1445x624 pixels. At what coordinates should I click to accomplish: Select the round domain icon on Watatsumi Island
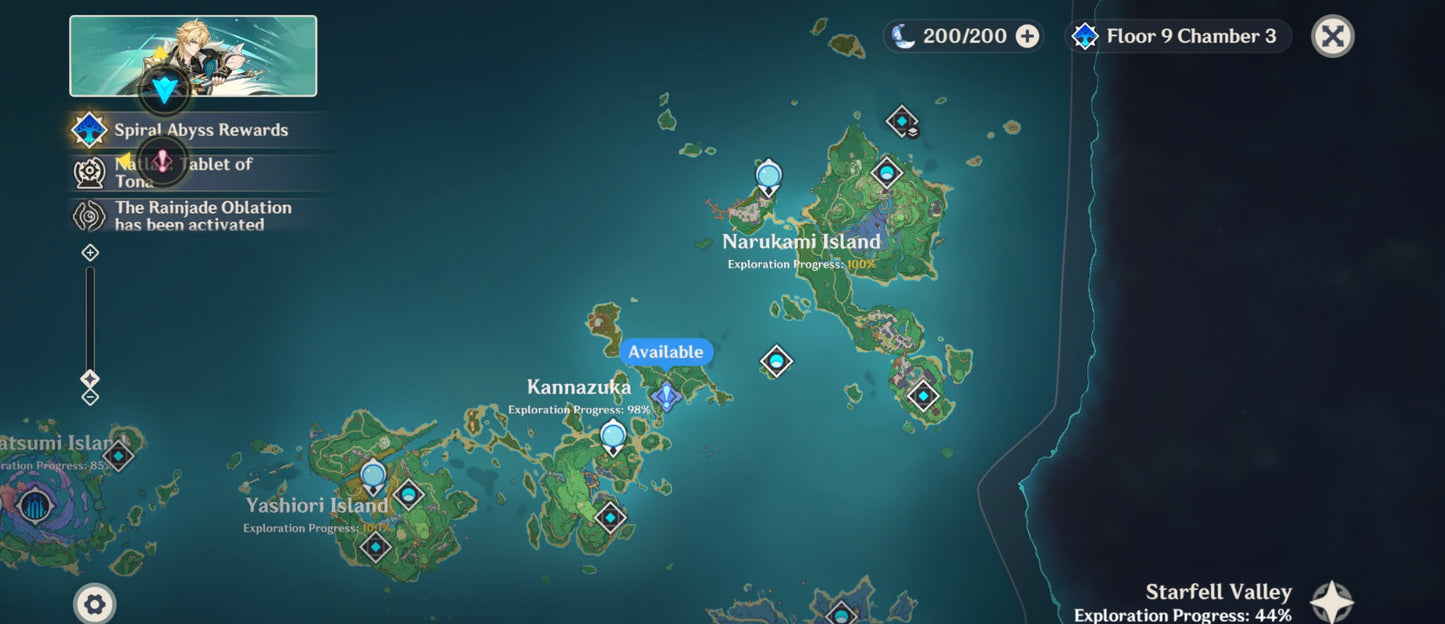coord(36,505)
